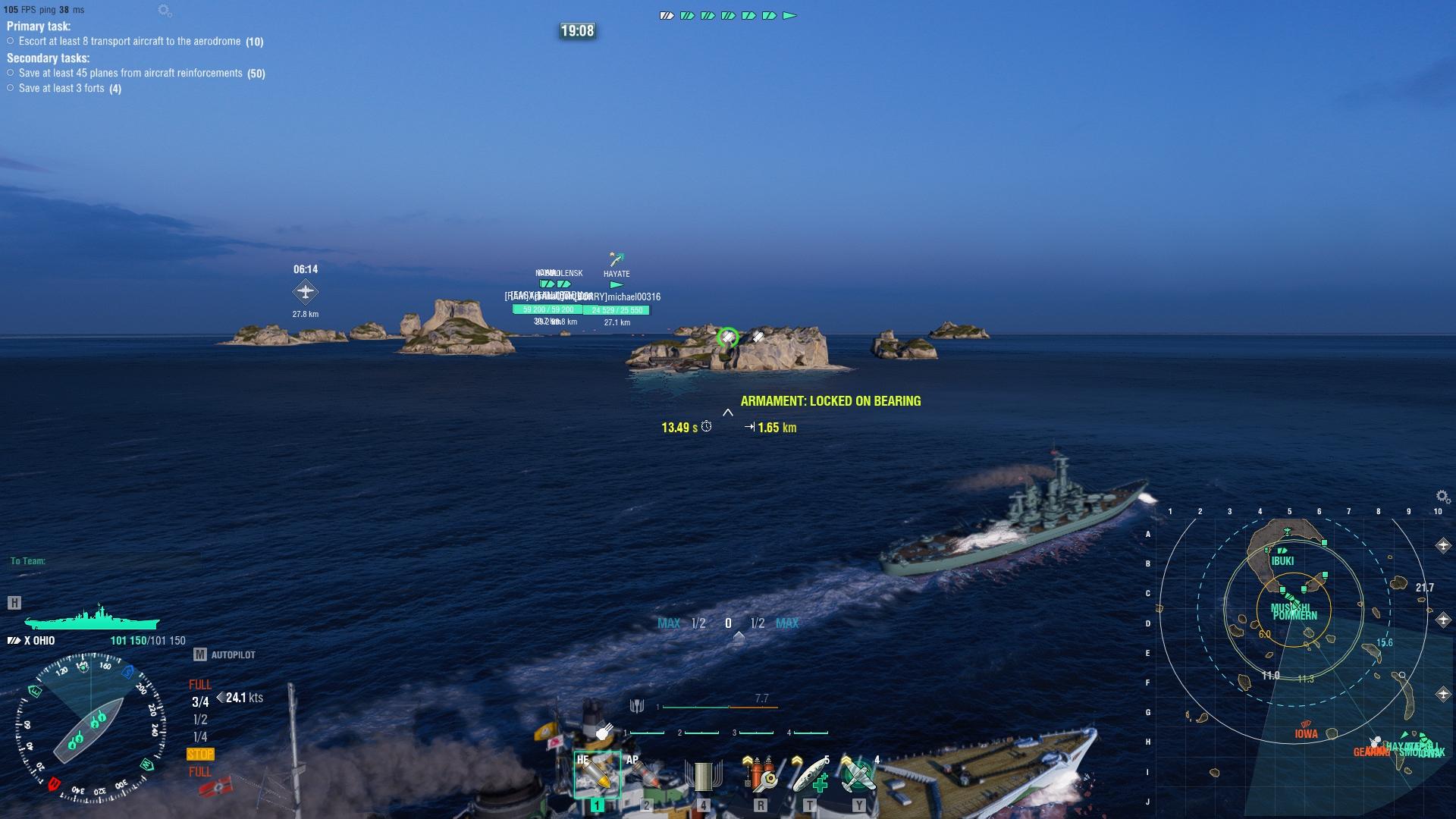1456x819 pixels.
Task: Check the Escort transport aircraft primary task circle
Action: [9, 42]
